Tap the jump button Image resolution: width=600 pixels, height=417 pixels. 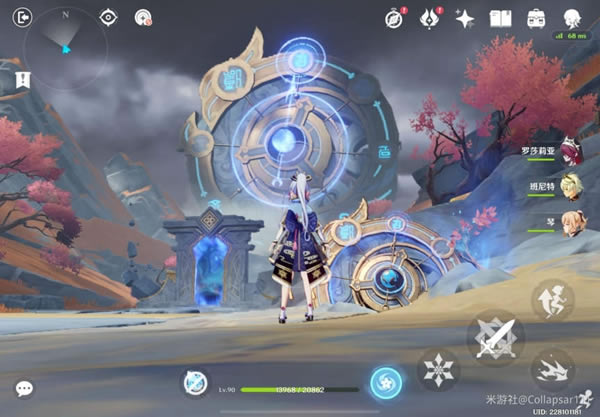[x=552, y=300]
